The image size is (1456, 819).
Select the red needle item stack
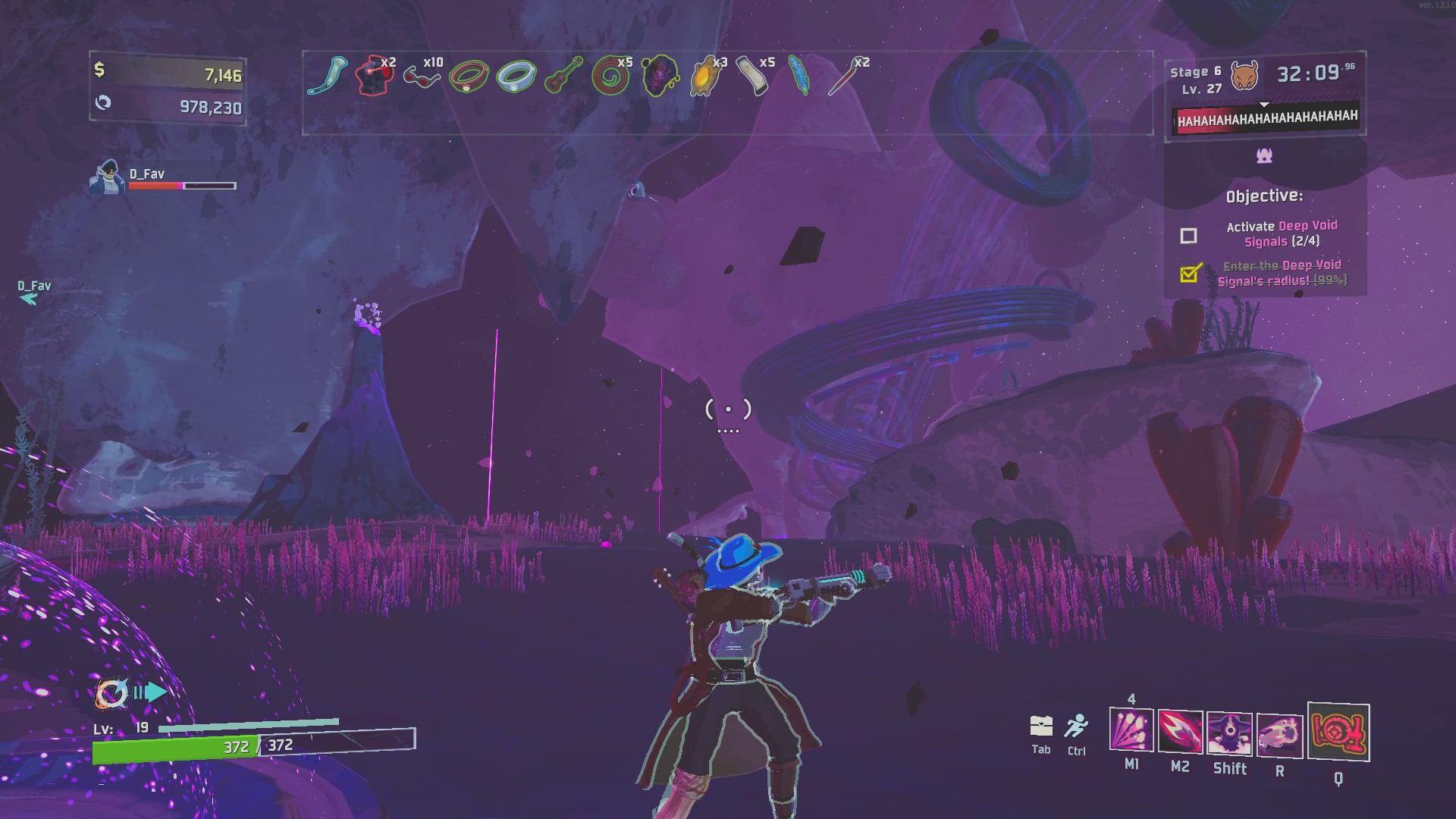[x=844, y=77]
